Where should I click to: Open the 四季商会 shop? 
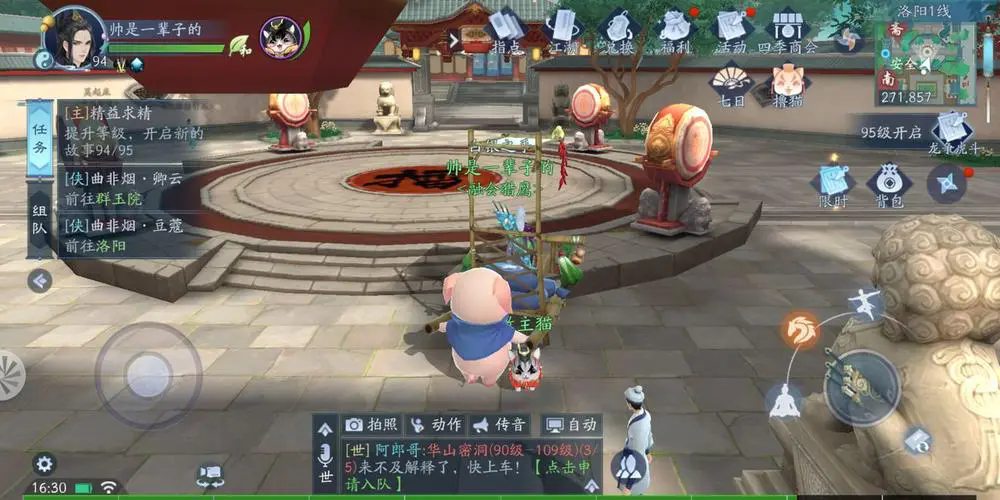(x=790, y=28)
